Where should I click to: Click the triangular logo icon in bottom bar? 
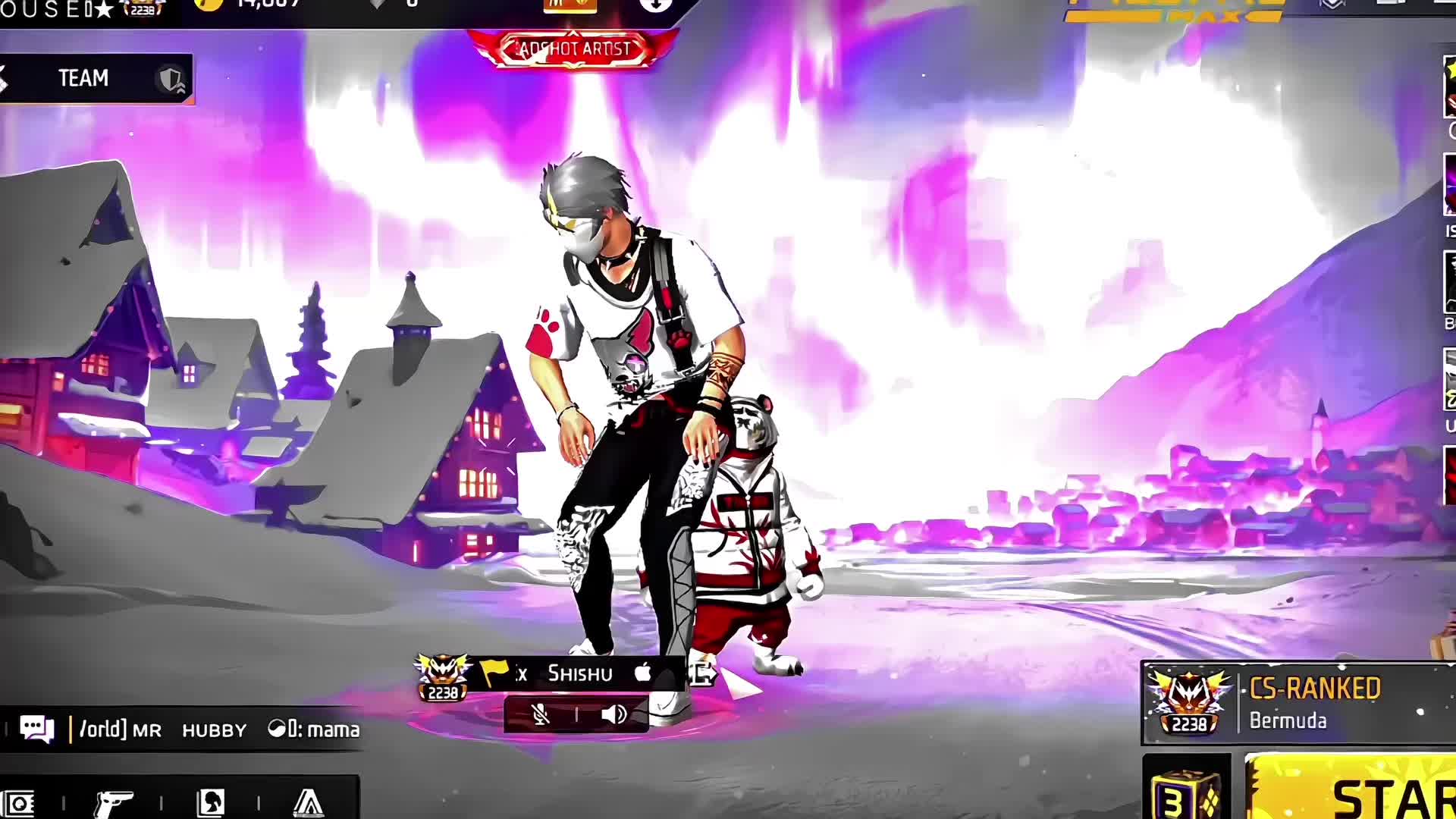pyautogui.click(x=308, y=802)
